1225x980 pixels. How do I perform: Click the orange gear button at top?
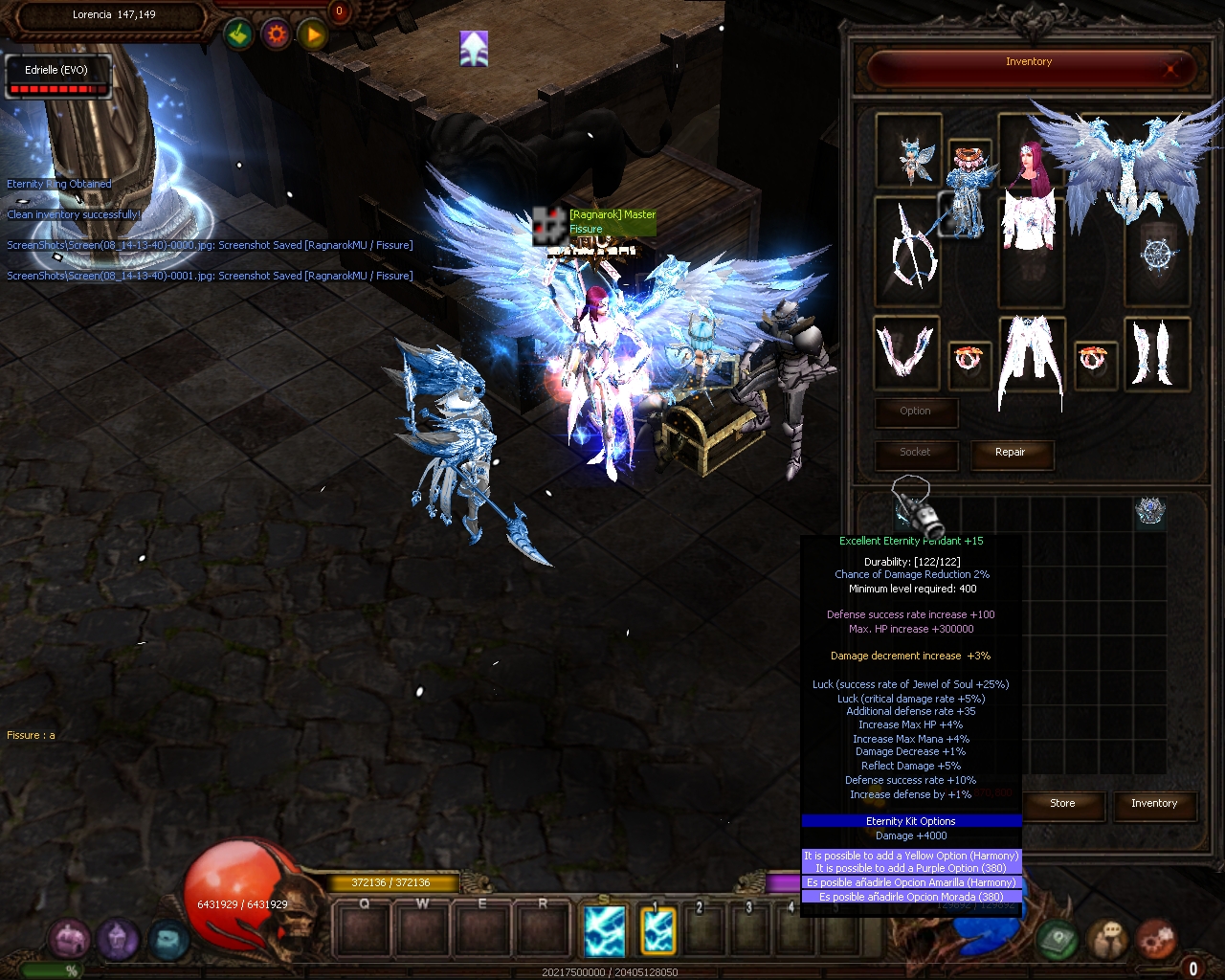pos(277,35)
